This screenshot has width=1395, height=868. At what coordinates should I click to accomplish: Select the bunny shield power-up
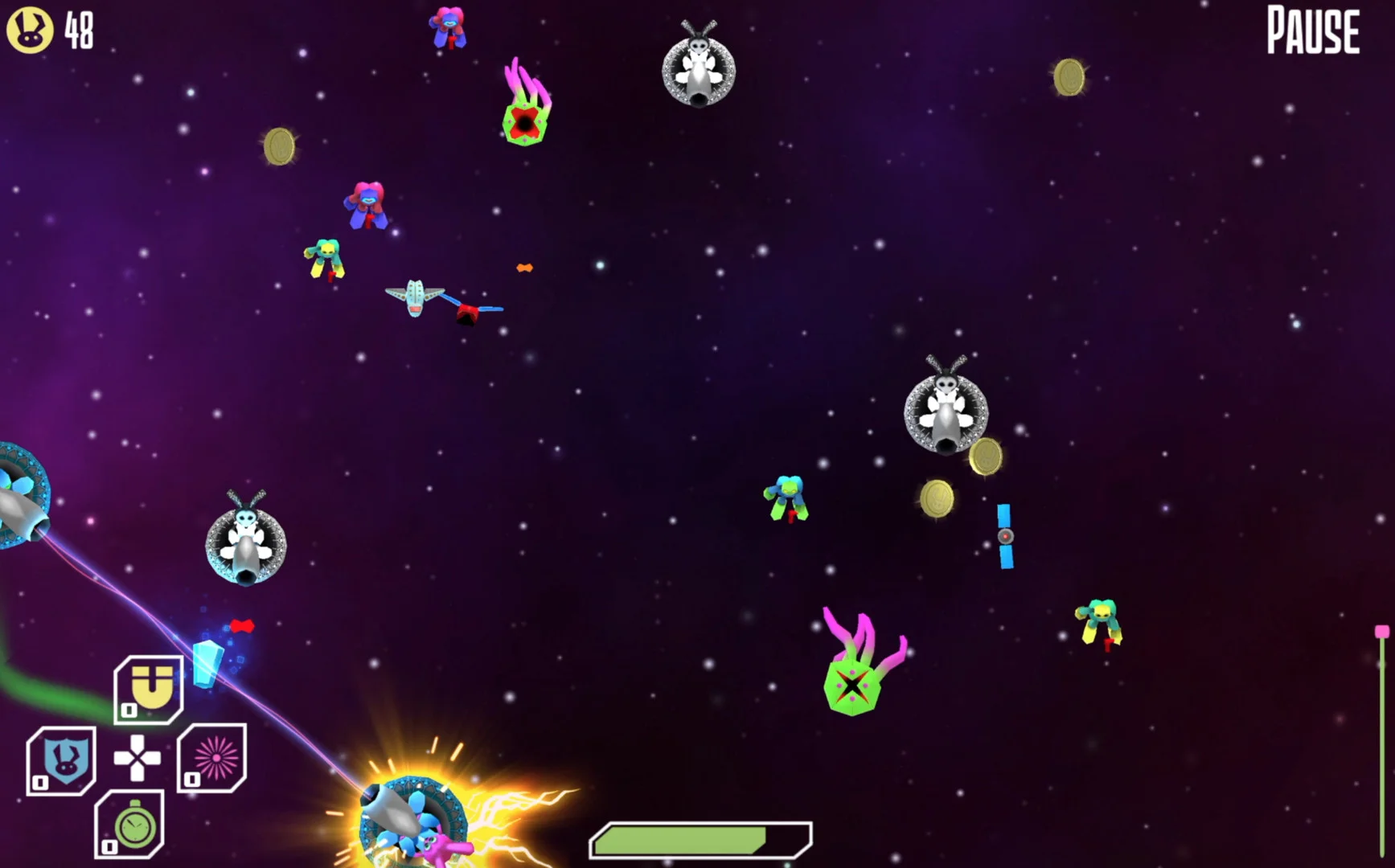tap(63, 758)
